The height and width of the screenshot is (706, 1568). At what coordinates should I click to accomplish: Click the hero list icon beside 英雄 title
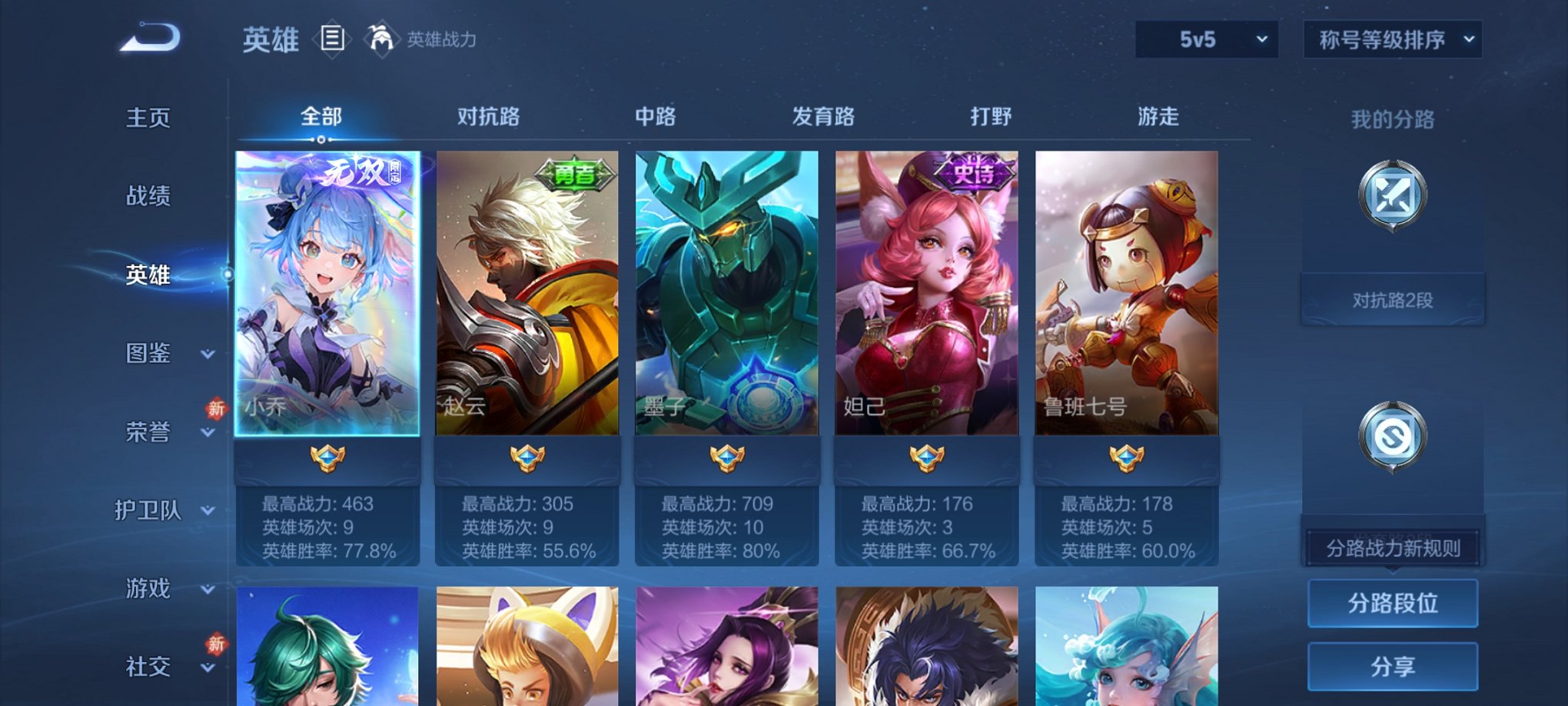332,40
